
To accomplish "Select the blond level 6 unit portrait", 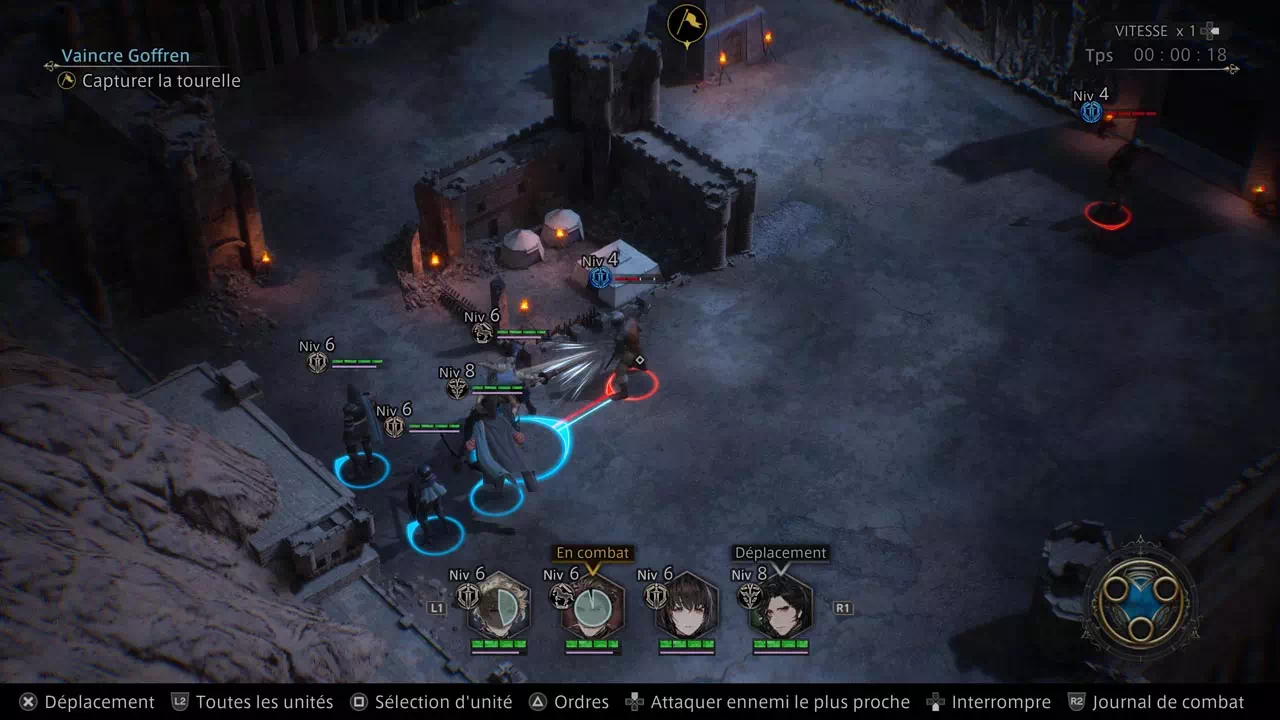I will pos(498,605).
